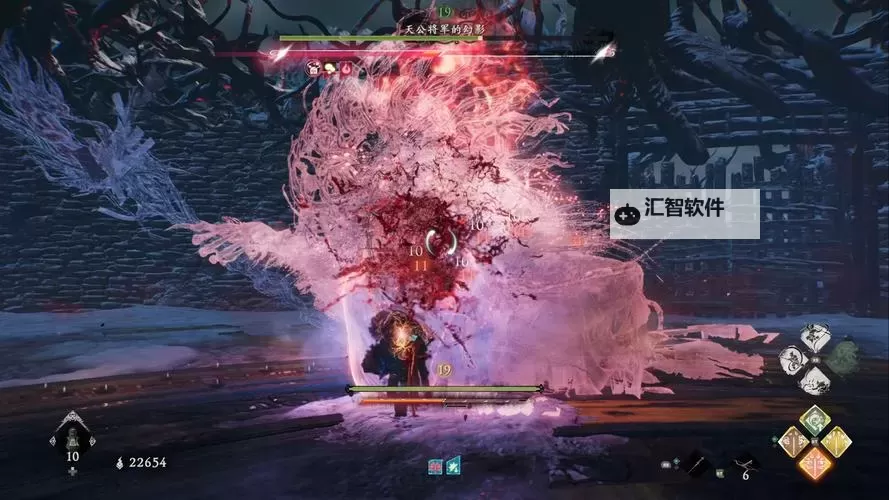
Task: Click the boss's red flame status icon
Action: coord(346,69)
